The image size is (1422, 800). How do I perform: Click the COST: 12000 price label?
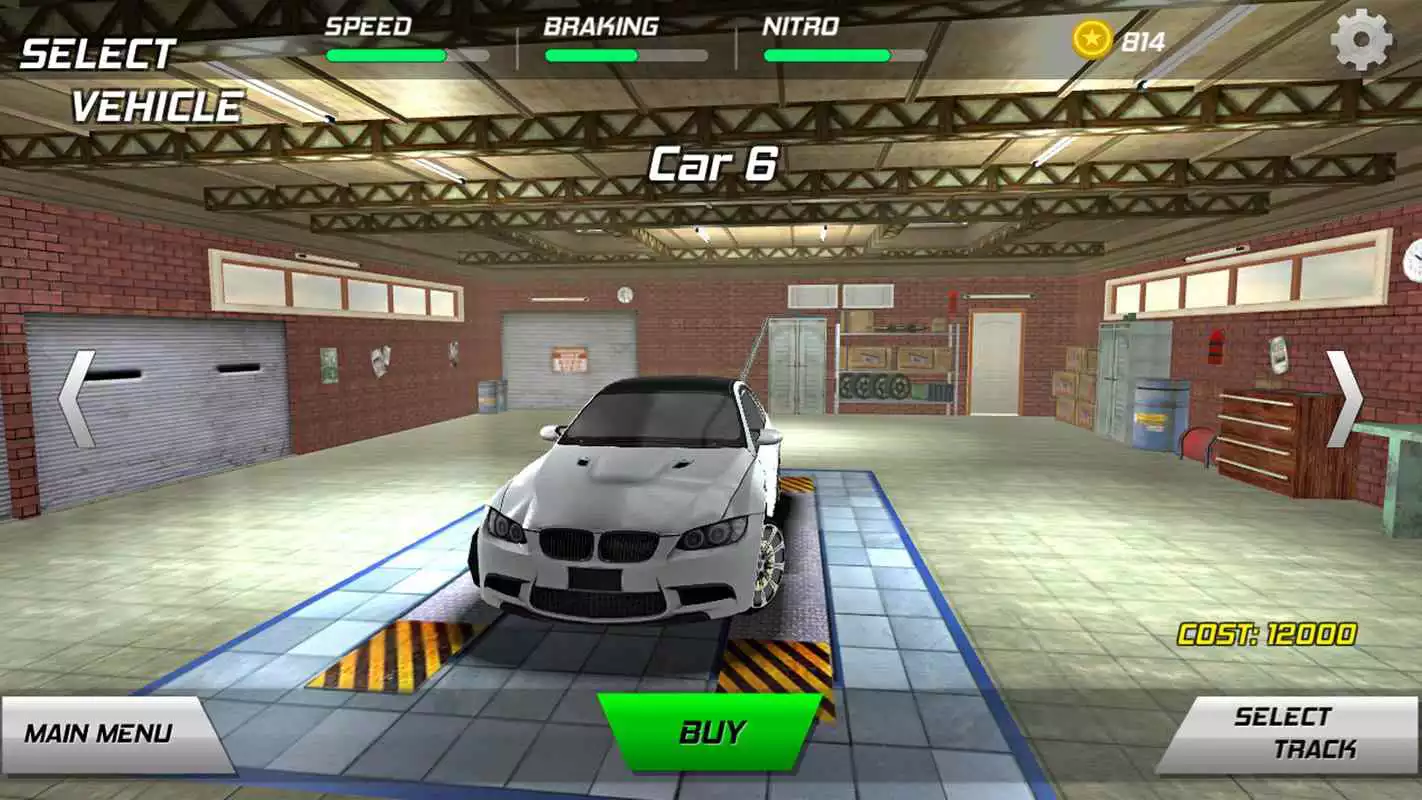tap(1267, 633)
